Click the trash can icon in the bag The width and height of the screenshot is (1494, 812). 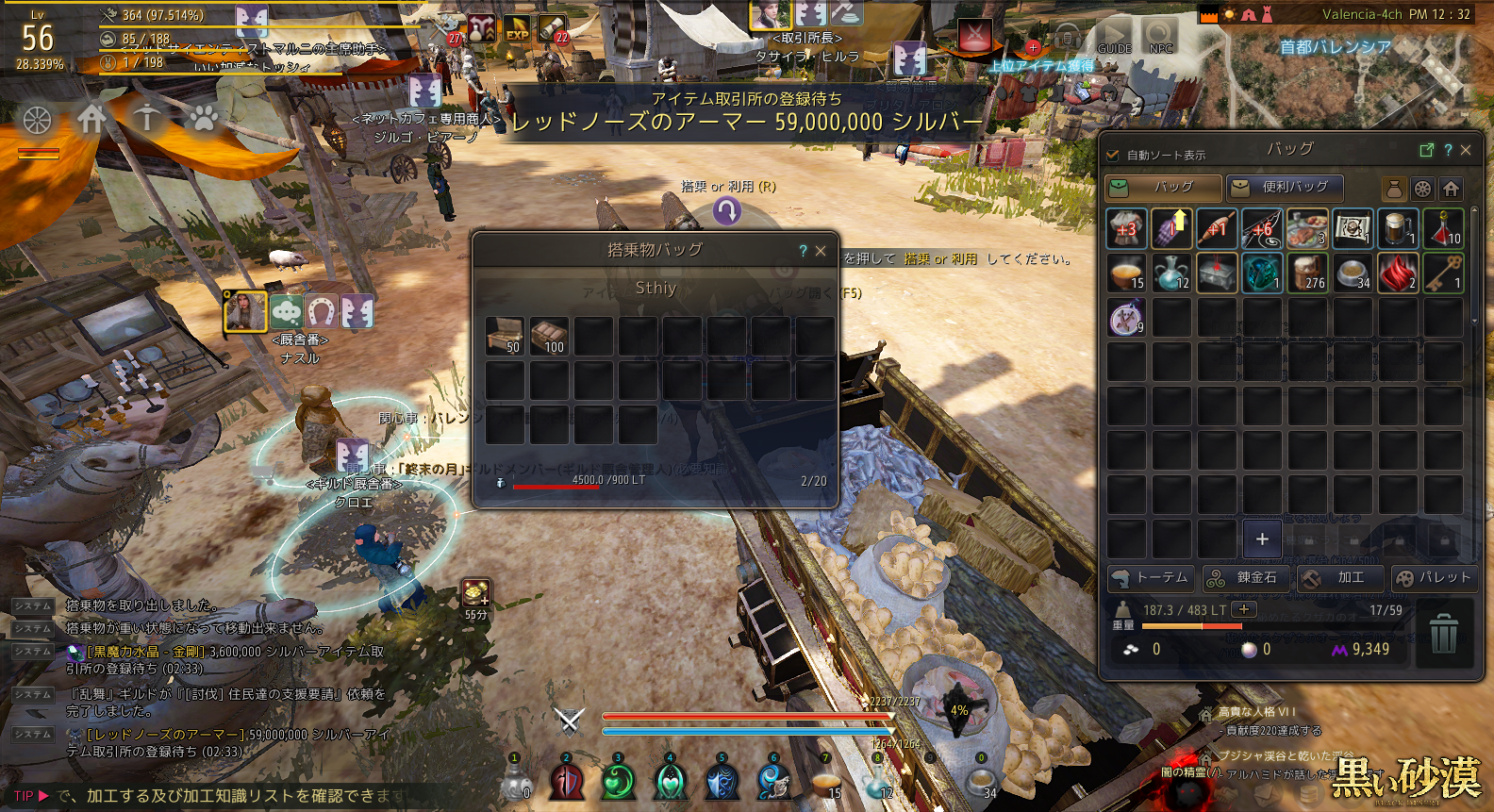[1443, 634]
